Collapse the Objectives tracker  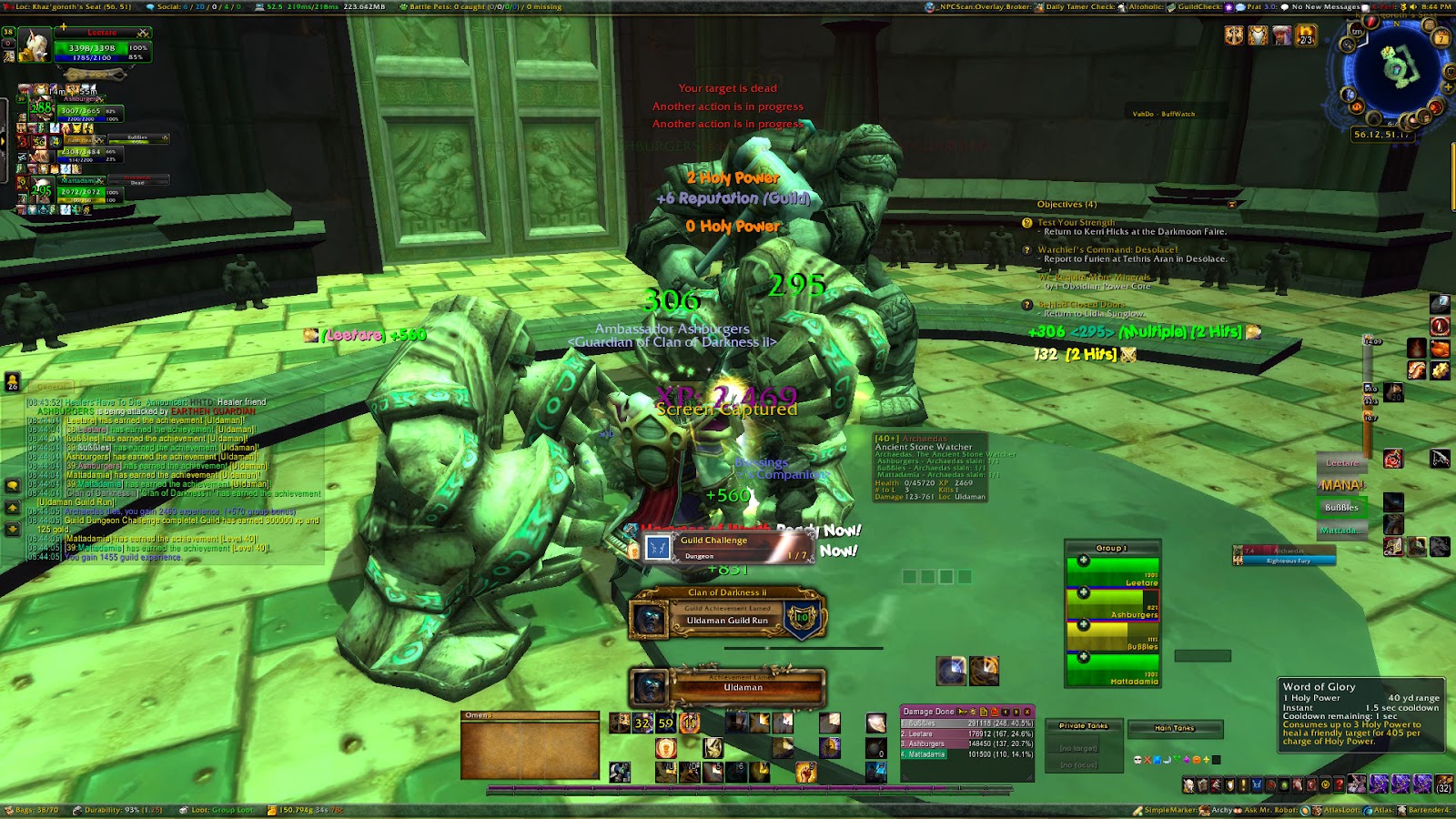[x=1233, y=205]
